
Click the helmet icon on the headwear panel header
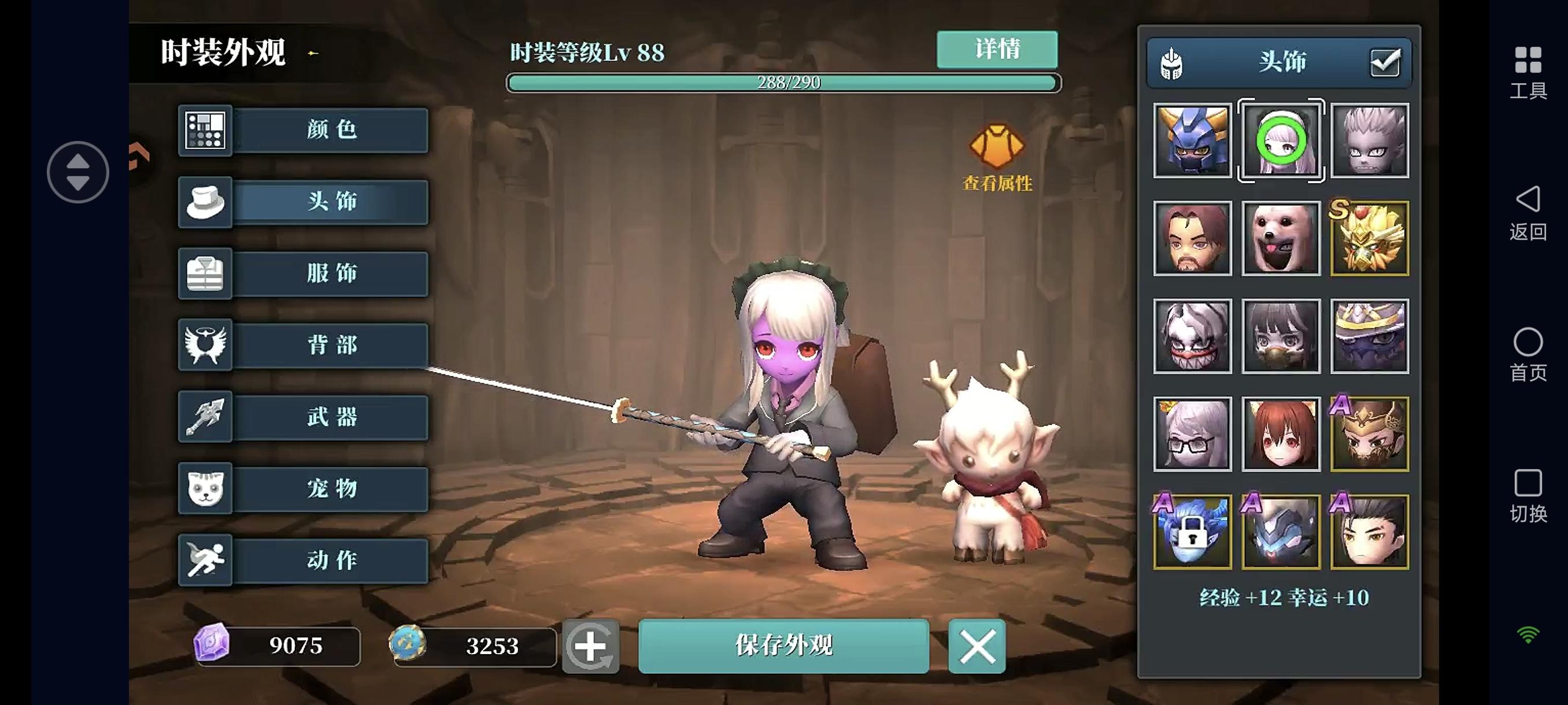[1173, 62]
